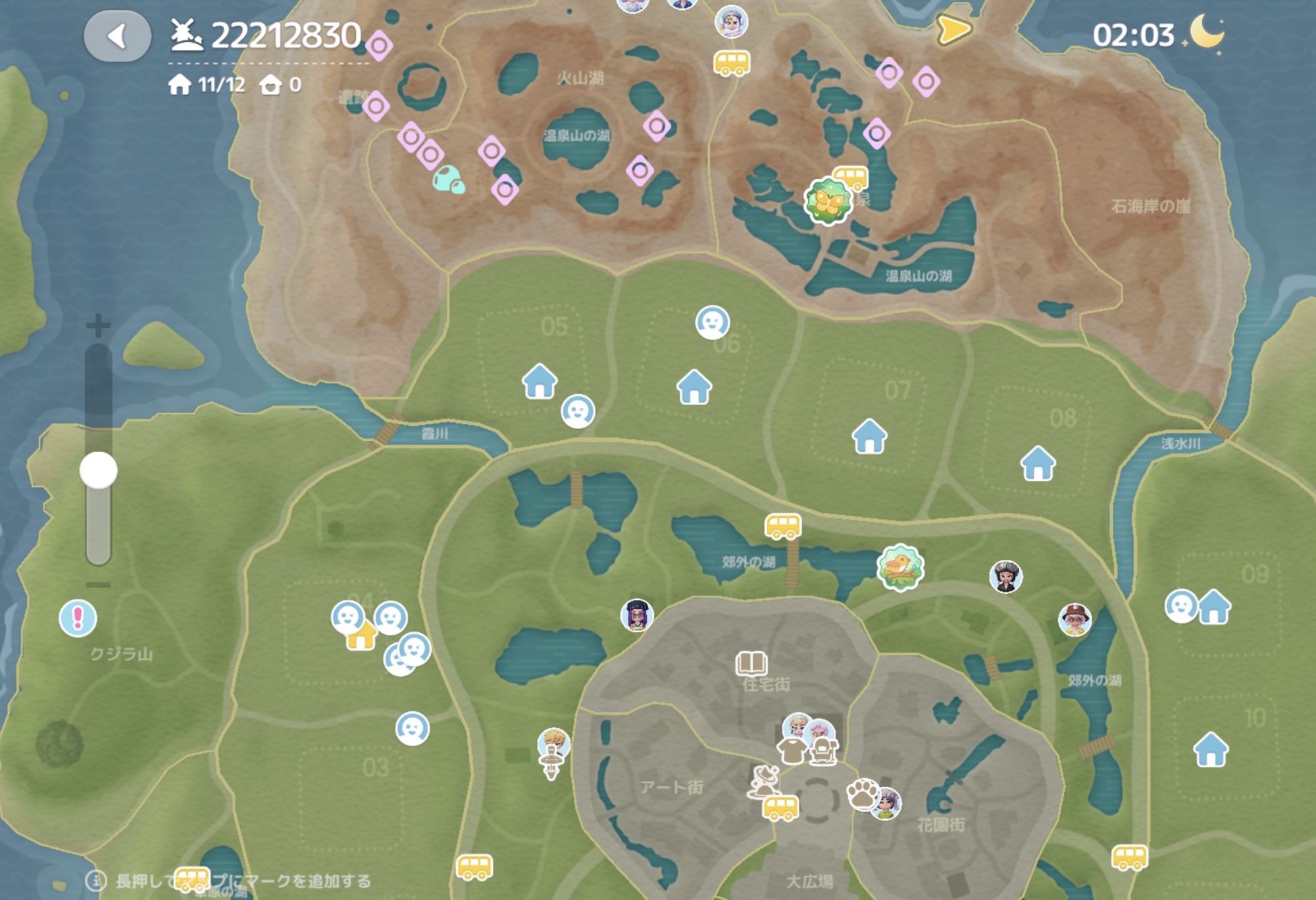Click the plus zoom-in button
This screenshot has height=900, width=1316.
coord(98,325)
